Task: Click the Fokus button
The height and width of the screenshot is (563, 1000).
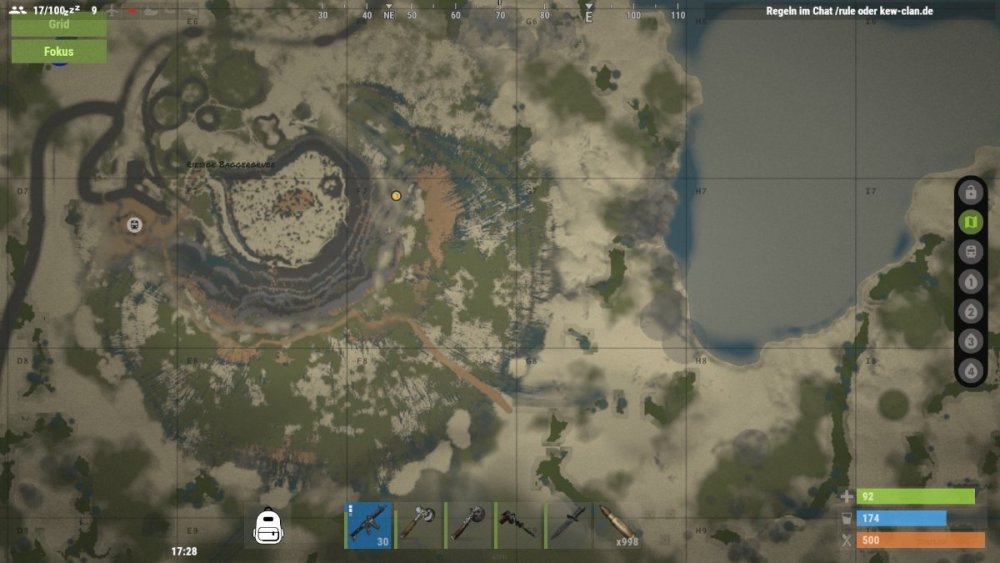Action: click(58, 51)
